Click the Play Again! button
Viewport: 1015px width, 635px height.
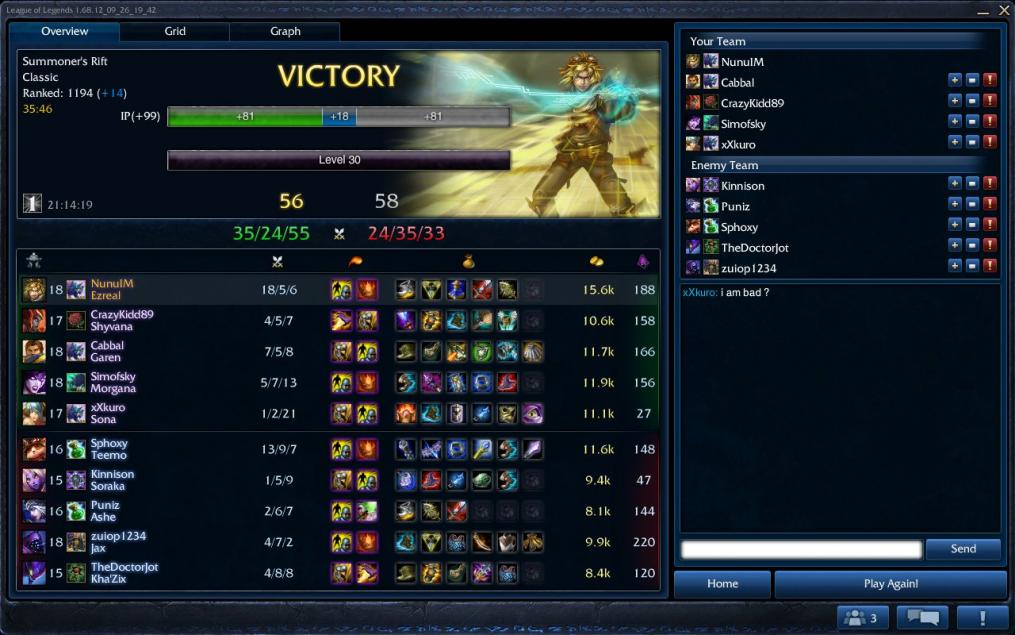click(890, 584)
